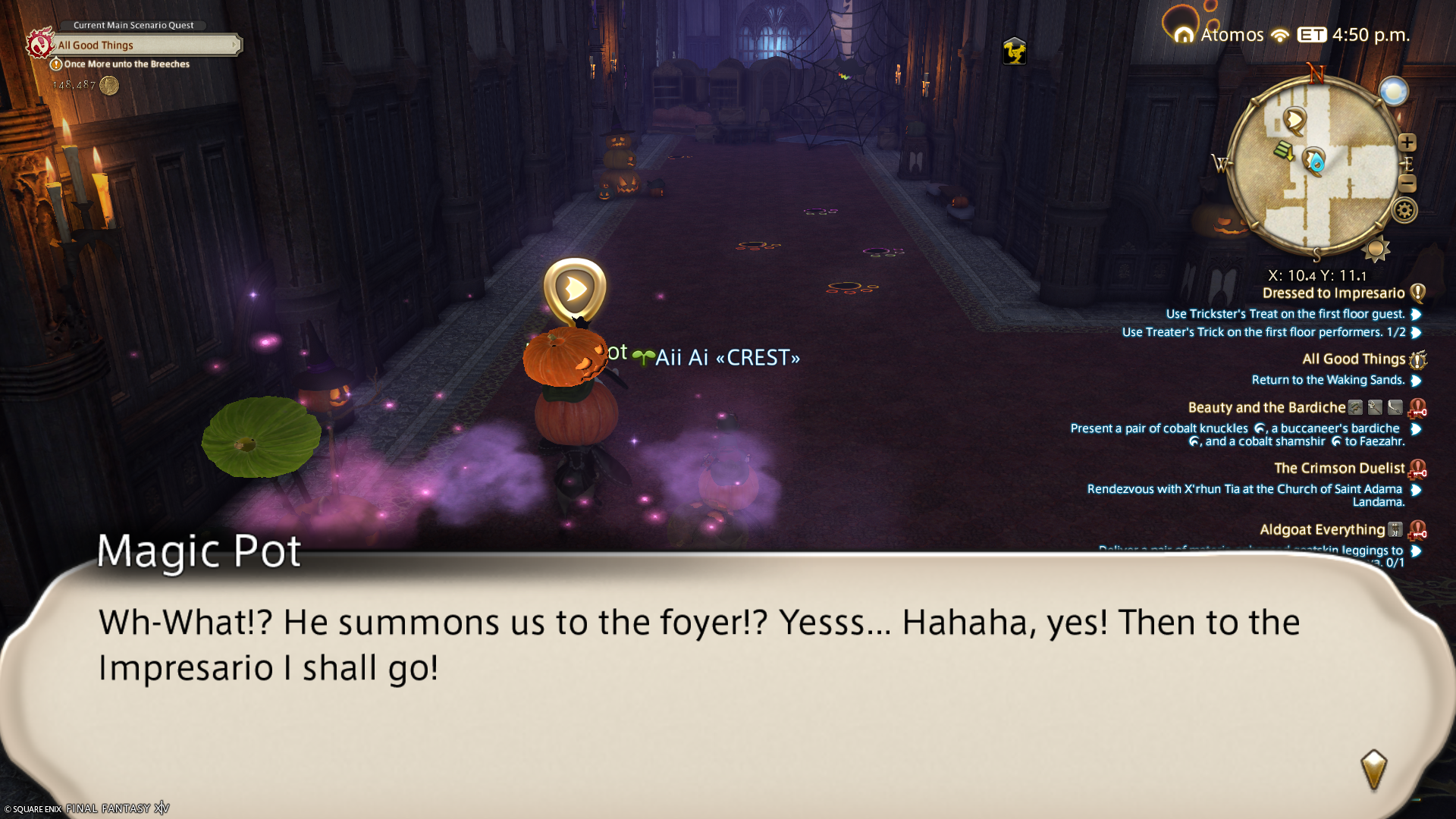Zoom out the minimap with minus button
This screenshot has height=819, width=1456.
click(1407, 184)
